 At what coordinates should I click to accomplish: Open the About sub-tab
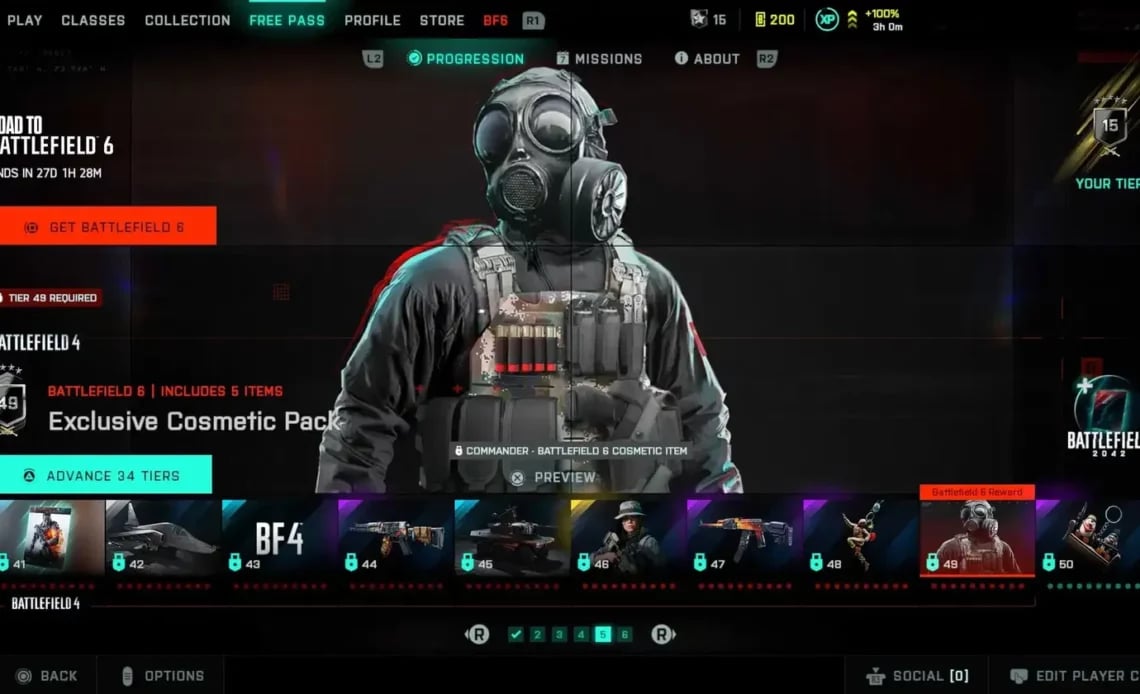coord(707,59)
